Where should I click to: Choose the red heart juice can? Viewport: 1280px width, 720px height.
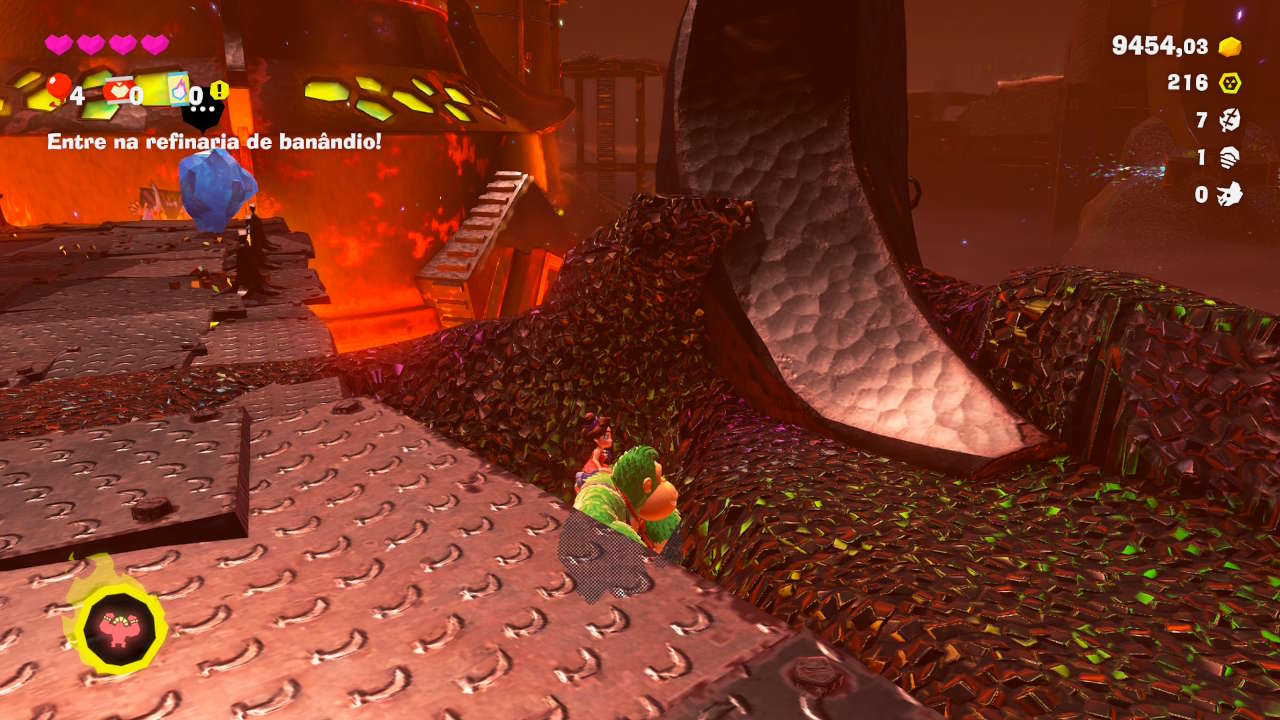click(118, 90)
